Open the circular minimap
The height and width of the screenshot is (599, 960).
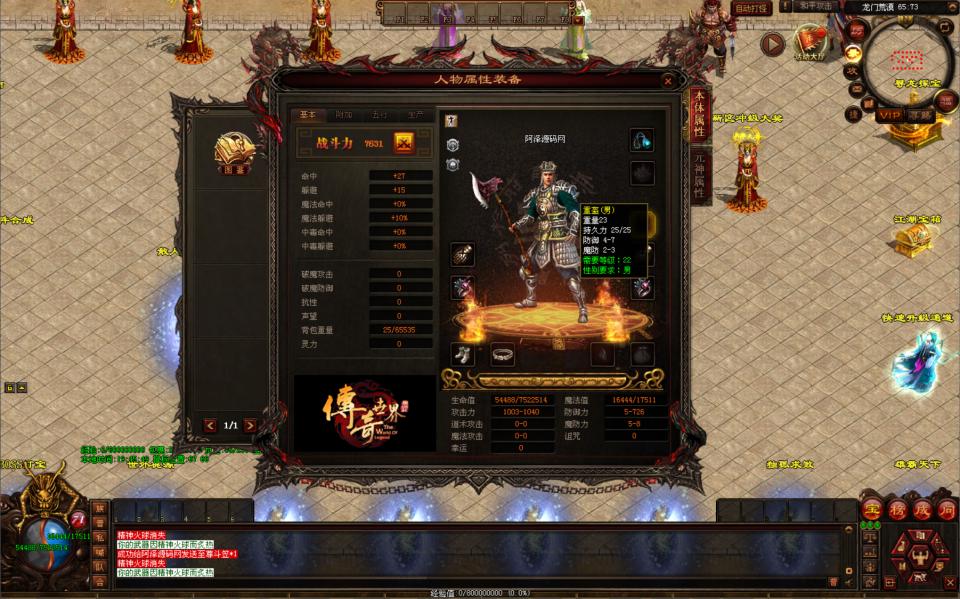click(x=908, y=58)
